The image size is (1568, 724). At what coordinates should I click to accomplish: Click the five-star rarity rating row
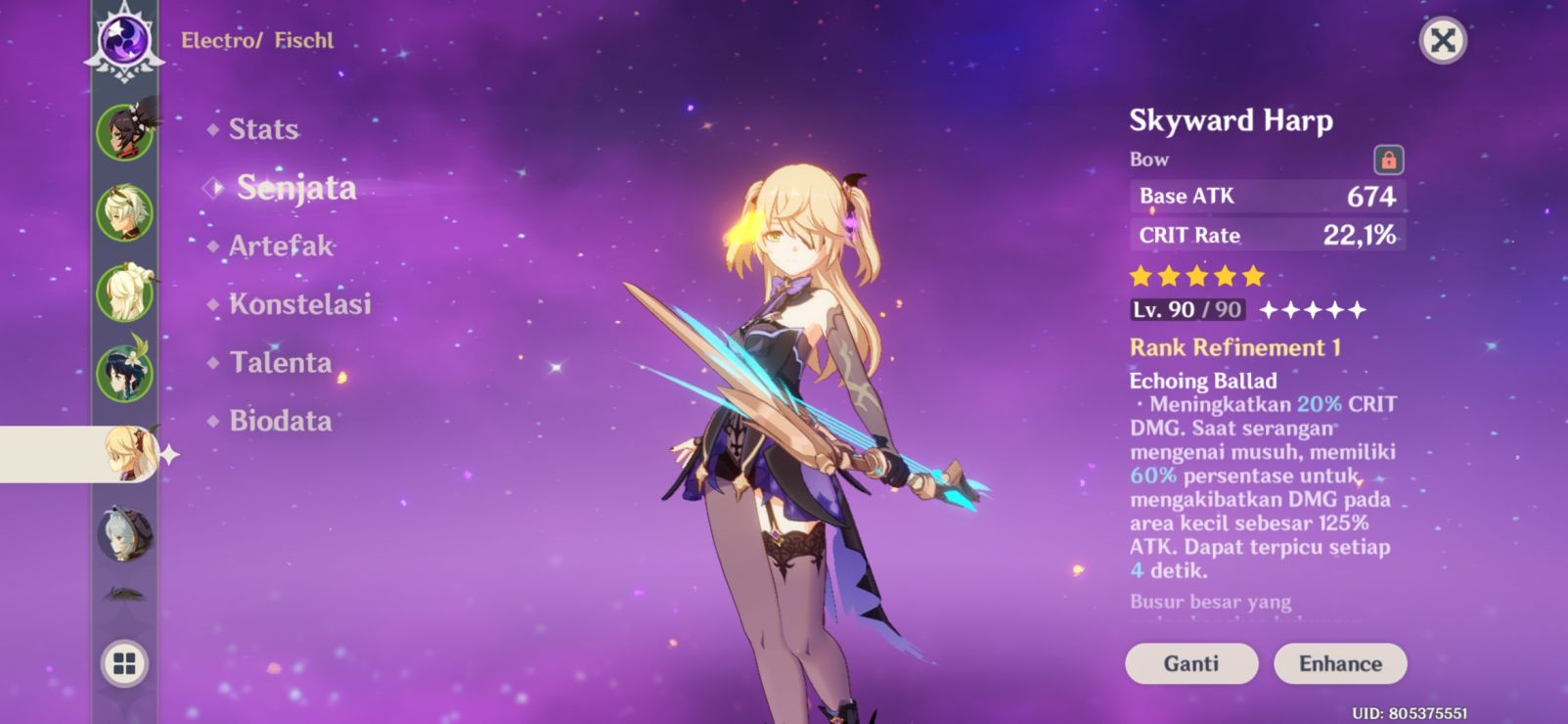[1196, 277]
